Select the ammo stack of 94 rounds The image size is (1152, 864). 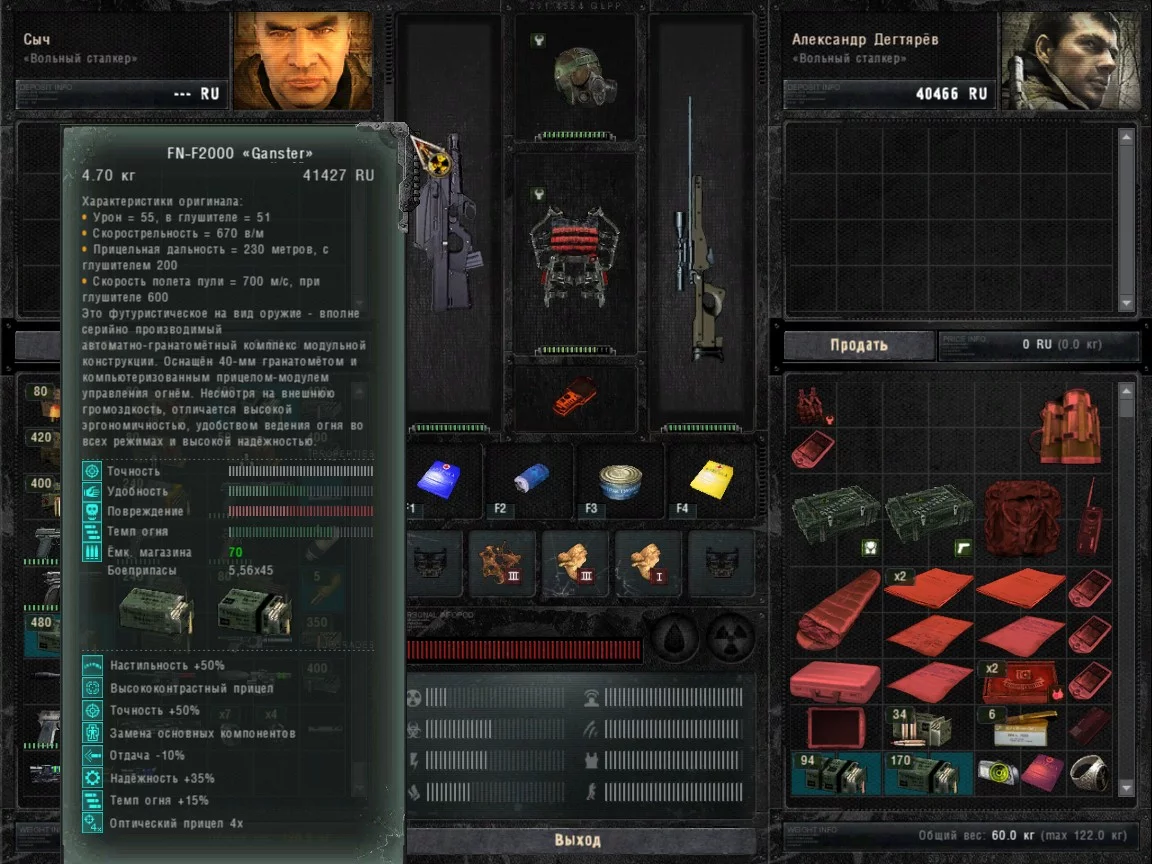(x=835, y=774)
